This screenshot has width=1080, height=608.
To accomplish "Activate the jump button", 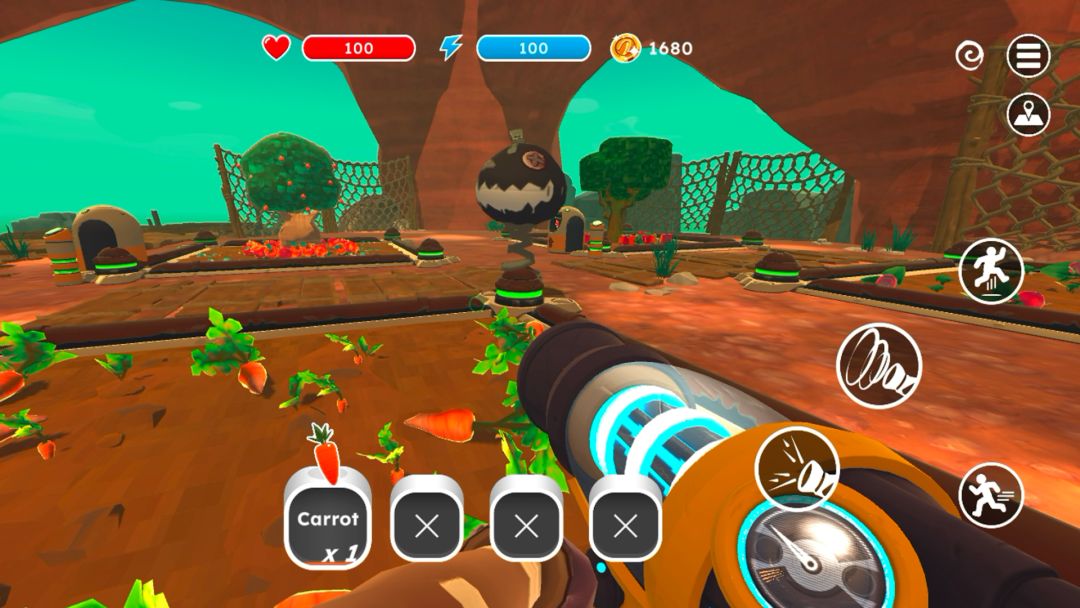I will point(991,271).
